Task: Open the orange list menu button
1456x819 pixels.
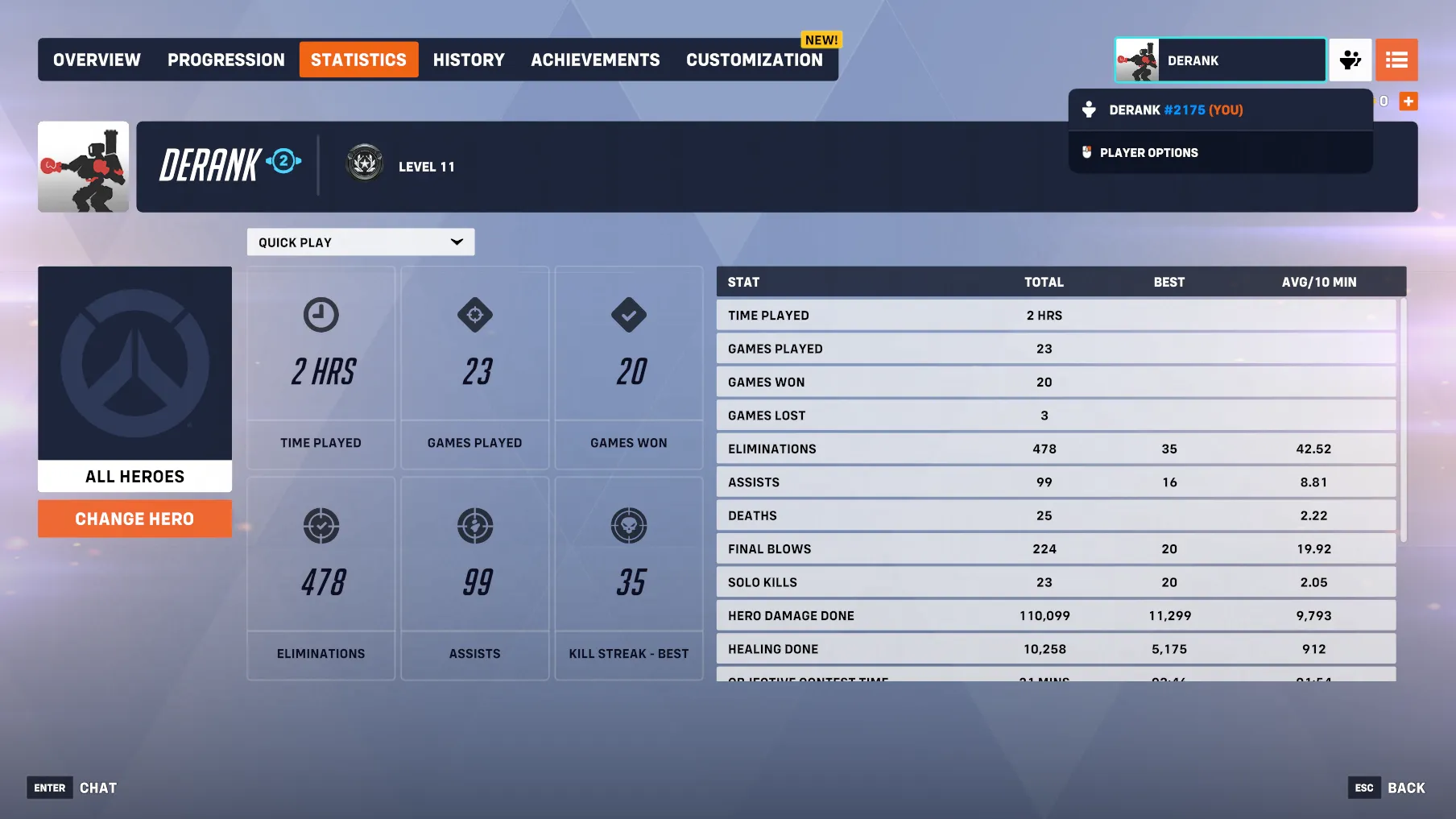Action: [x=1396, y=60]
